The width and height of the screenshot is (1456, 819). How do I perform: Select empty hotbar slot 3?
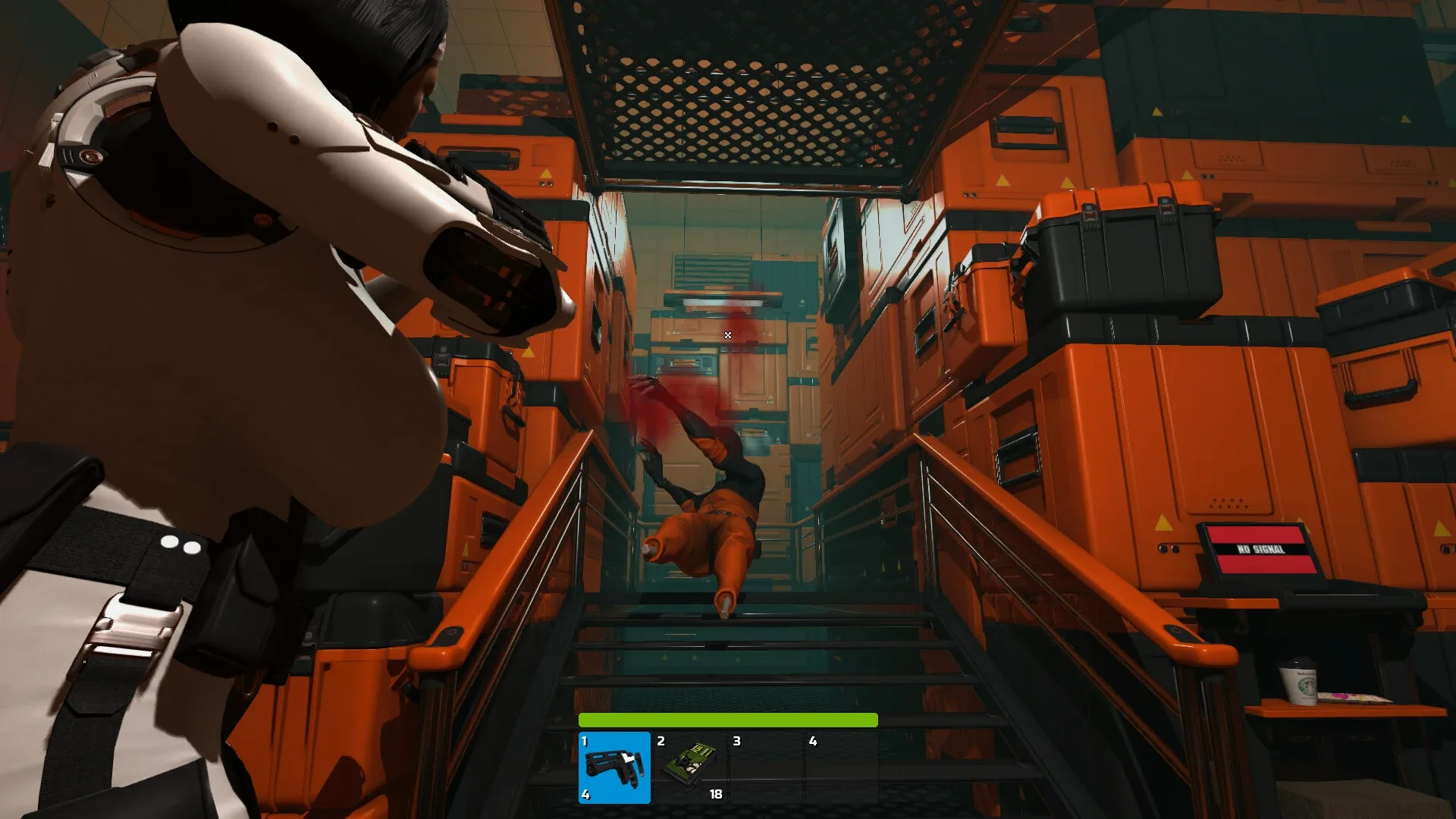click(x=766, y=766)
